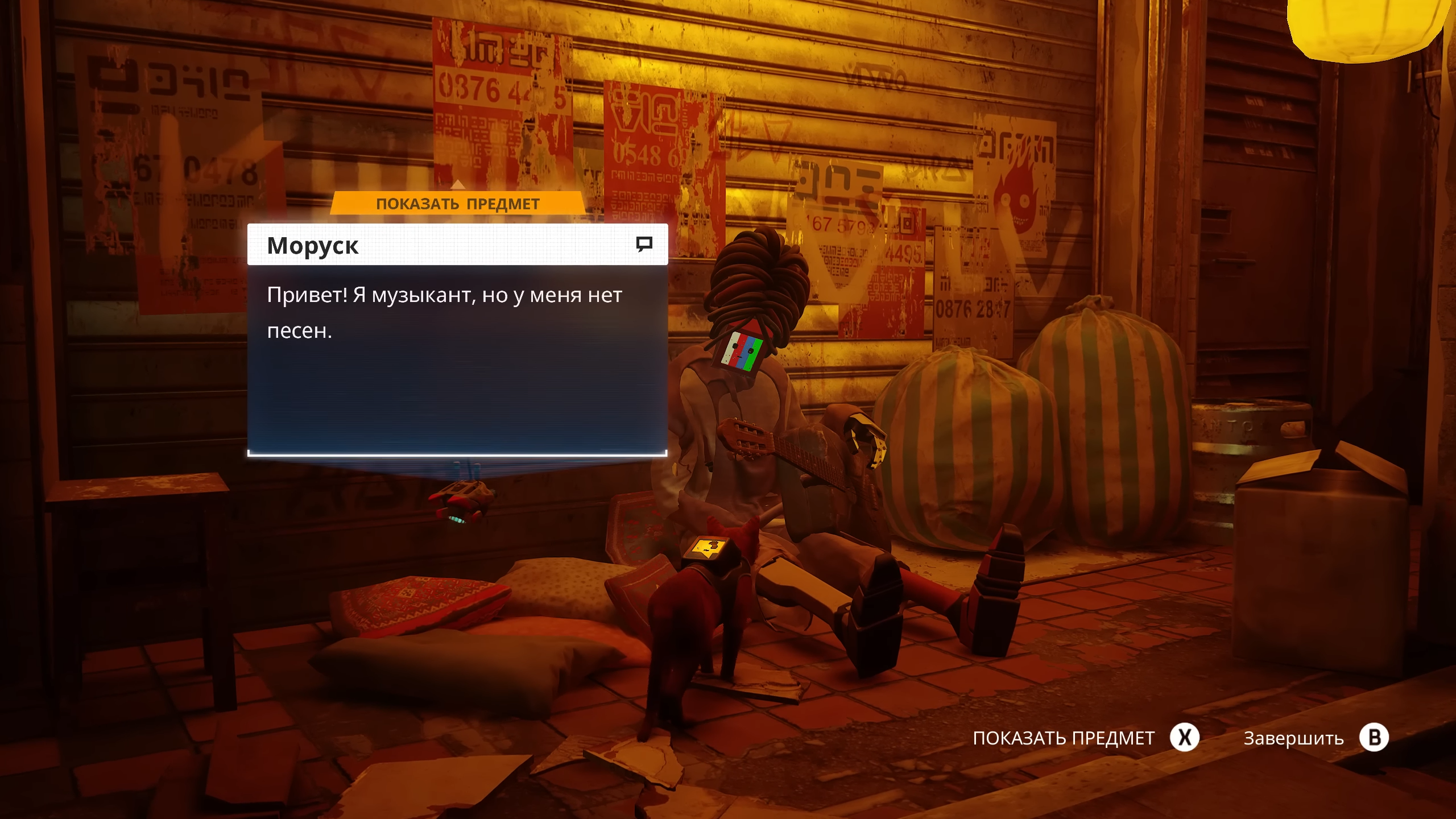Choose the white ПОКАЗАТЬ ПРЕДМЕТ prompt label

[1064, 738]
